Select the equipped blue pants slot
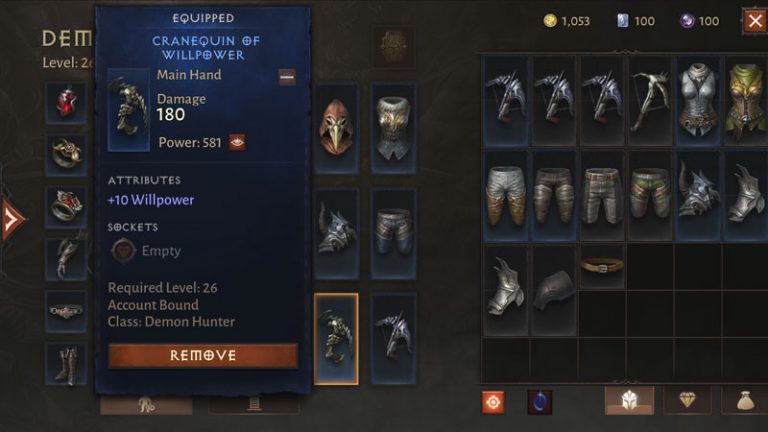 pyautogui.click(x=393, y=234)
